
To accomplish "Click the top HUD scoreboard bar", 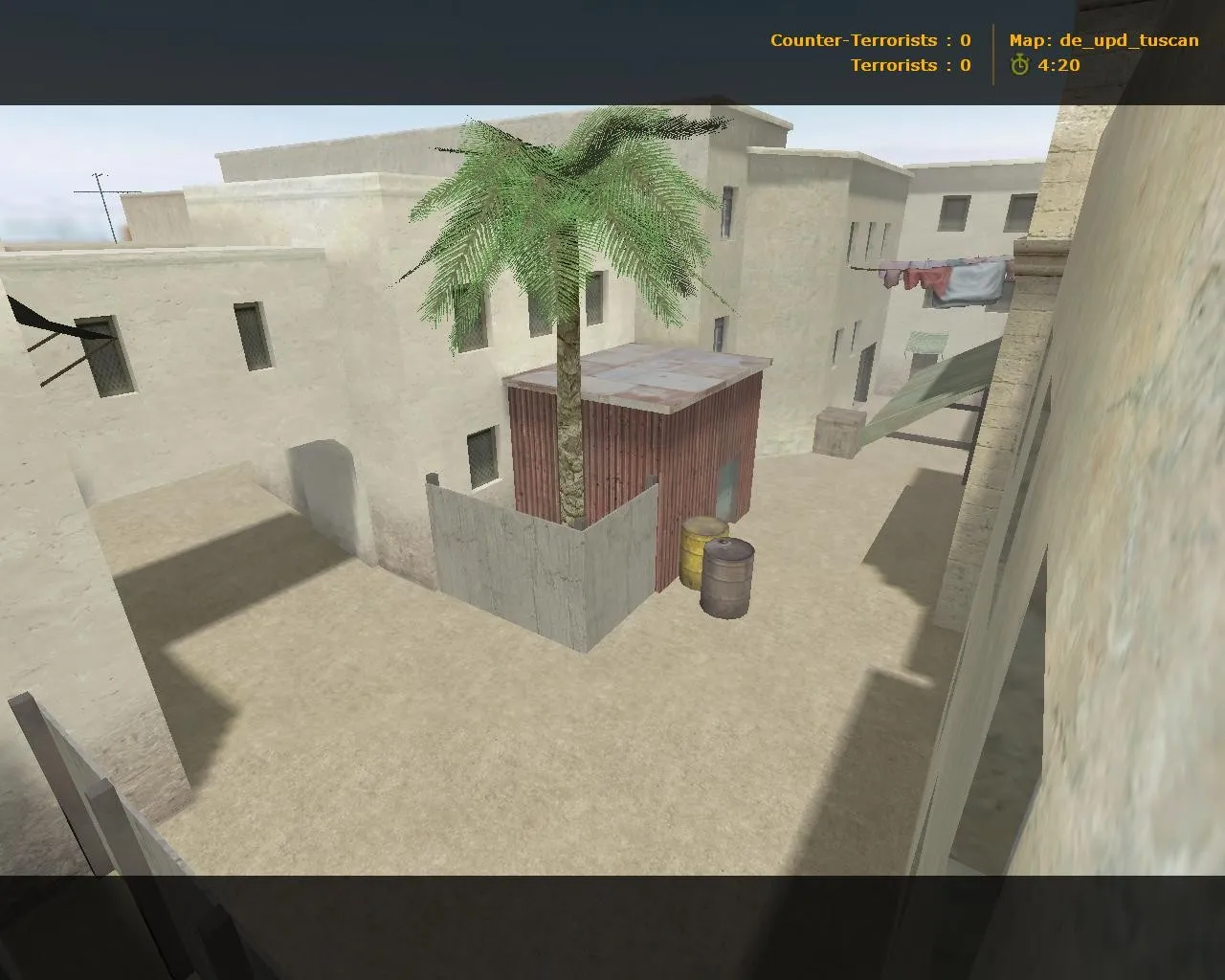I will tap(612, 48).
